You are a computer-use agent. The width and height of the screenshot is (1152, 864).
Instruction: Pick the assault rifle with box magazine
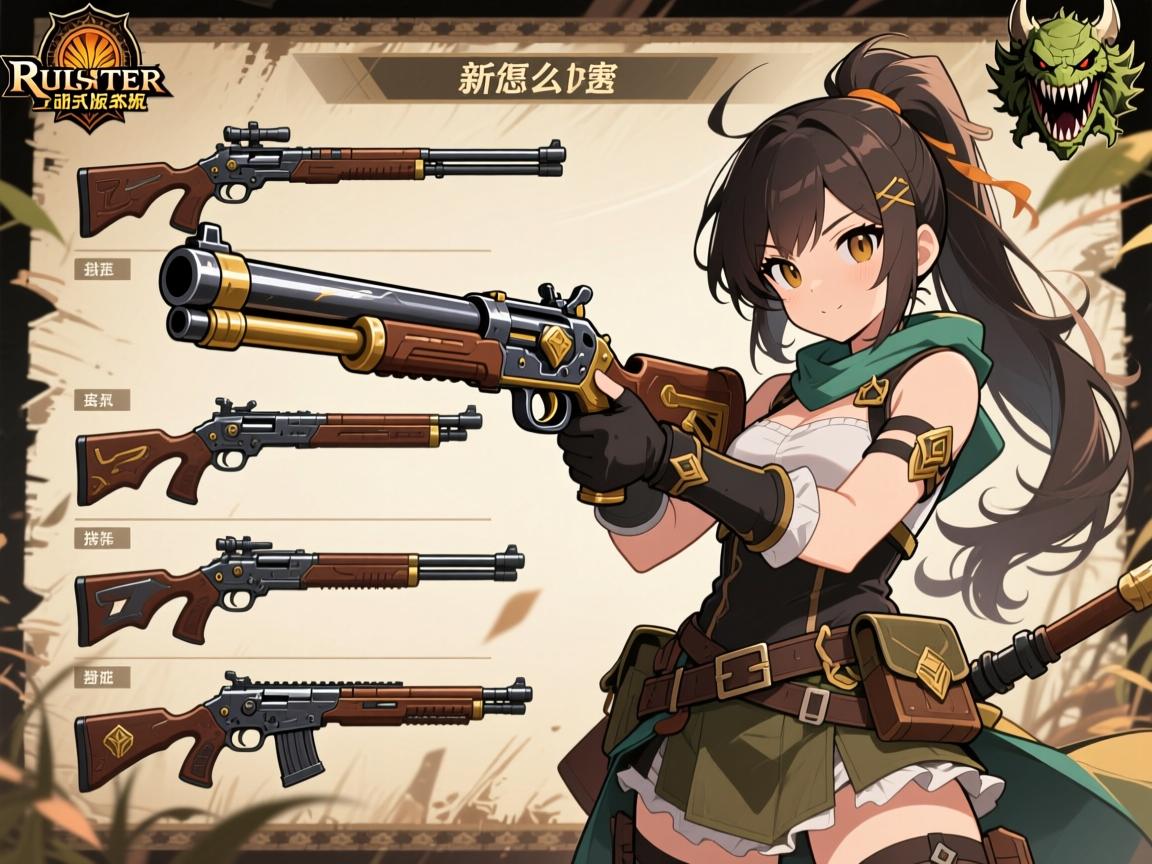[300, 715]
